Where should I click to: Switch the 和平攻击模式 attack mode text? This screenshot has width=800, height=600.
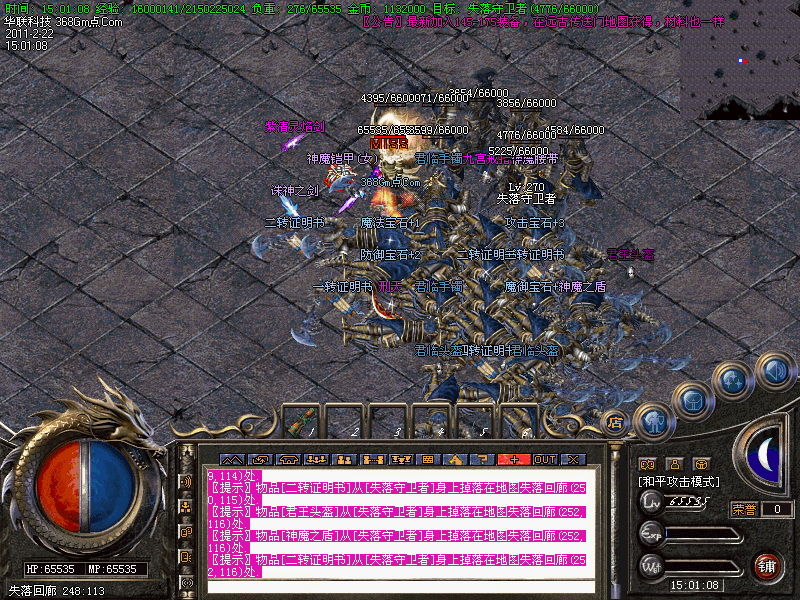(679, 482)
